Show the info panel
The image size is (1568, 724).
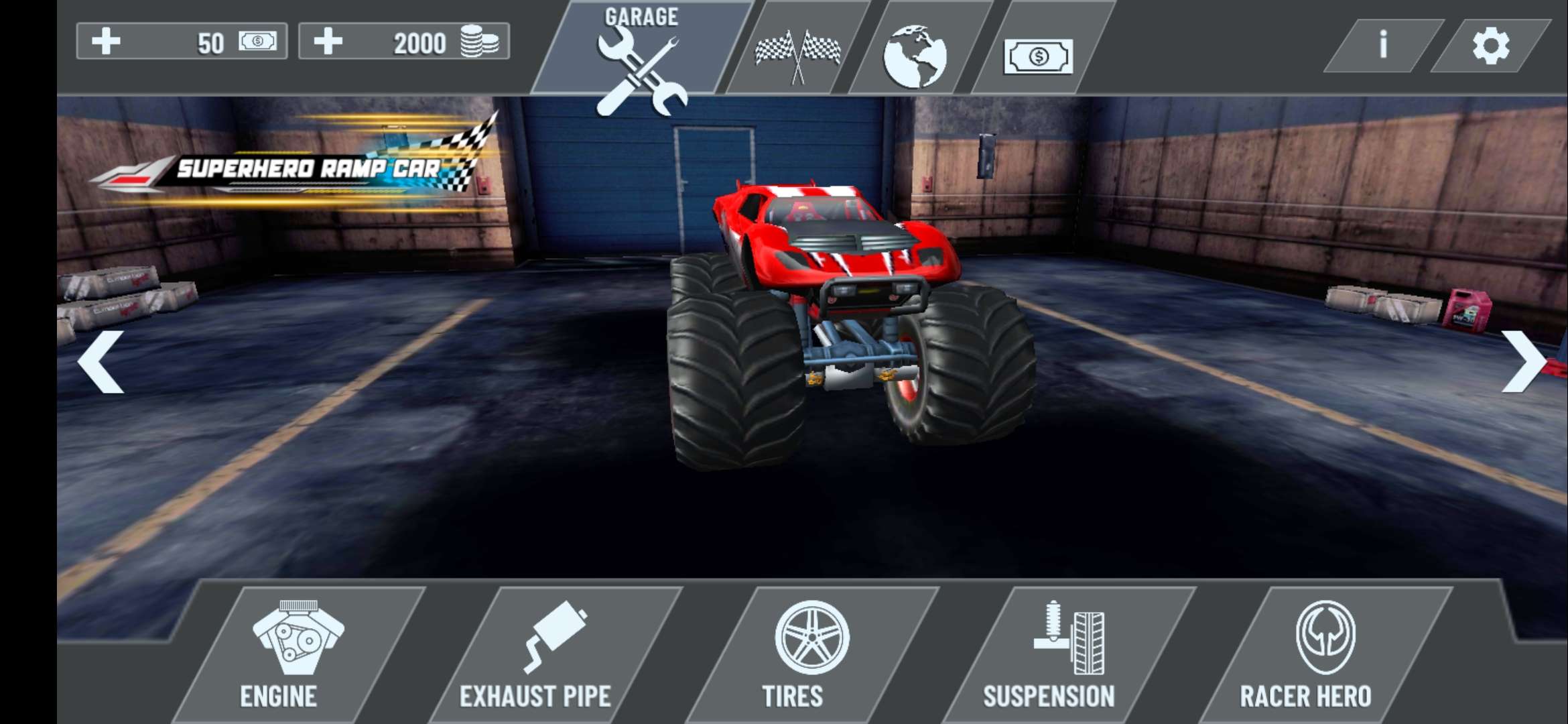pos(1383,46)
